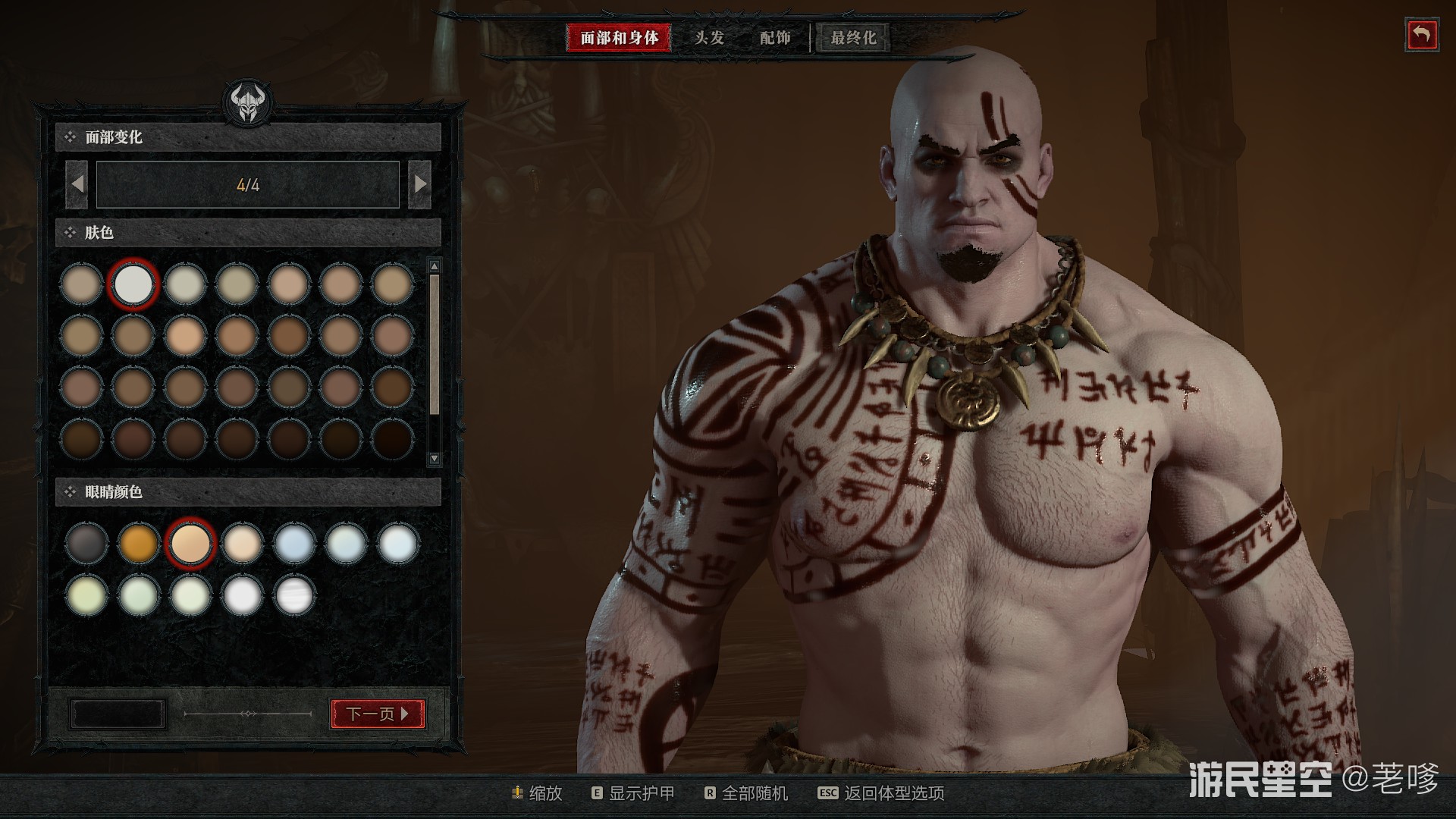
Task: Choose the previous face variation arrow
Action: [x=77, y=184]
